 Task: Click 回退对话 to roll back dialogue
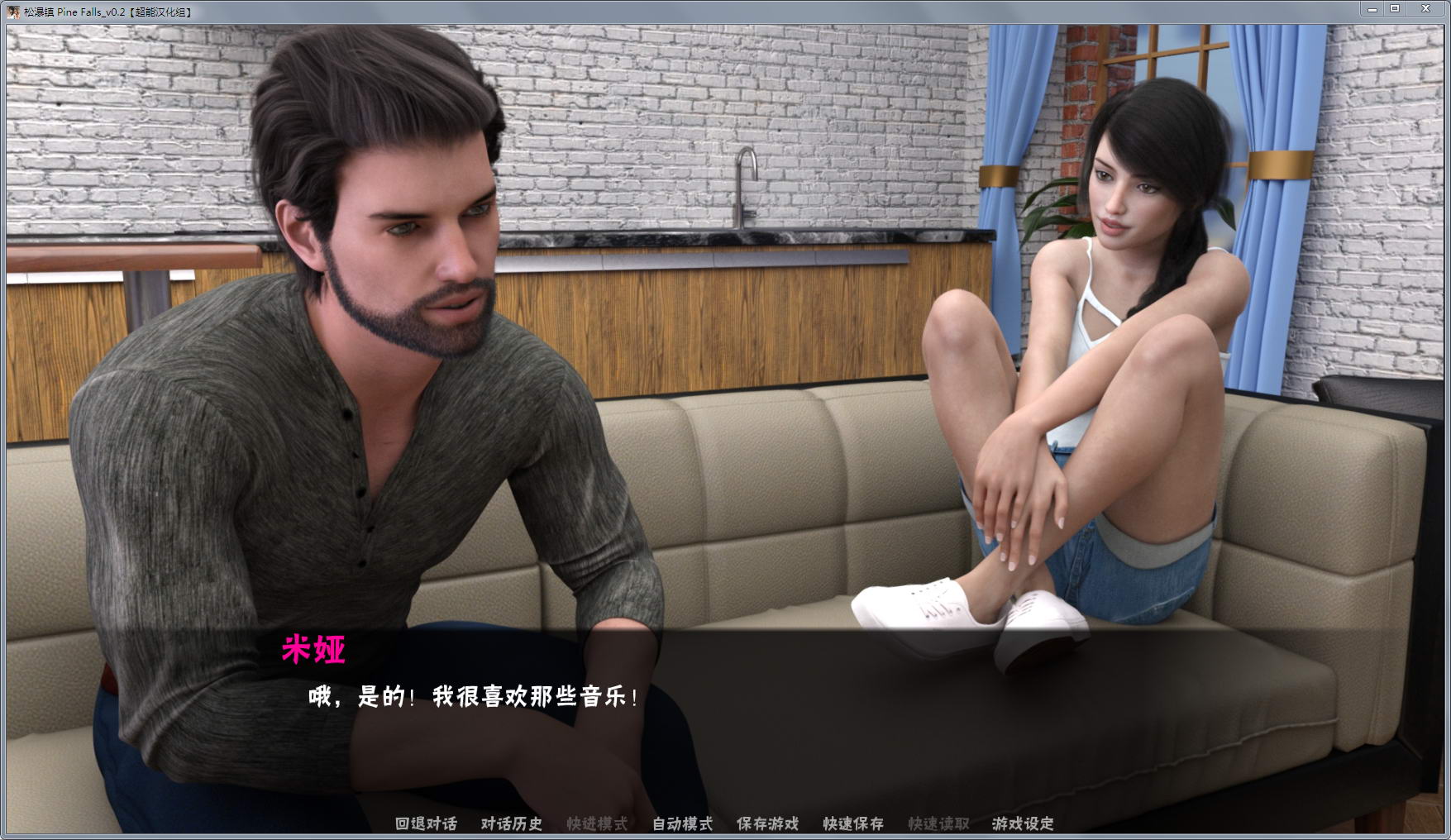click(427, 824)
